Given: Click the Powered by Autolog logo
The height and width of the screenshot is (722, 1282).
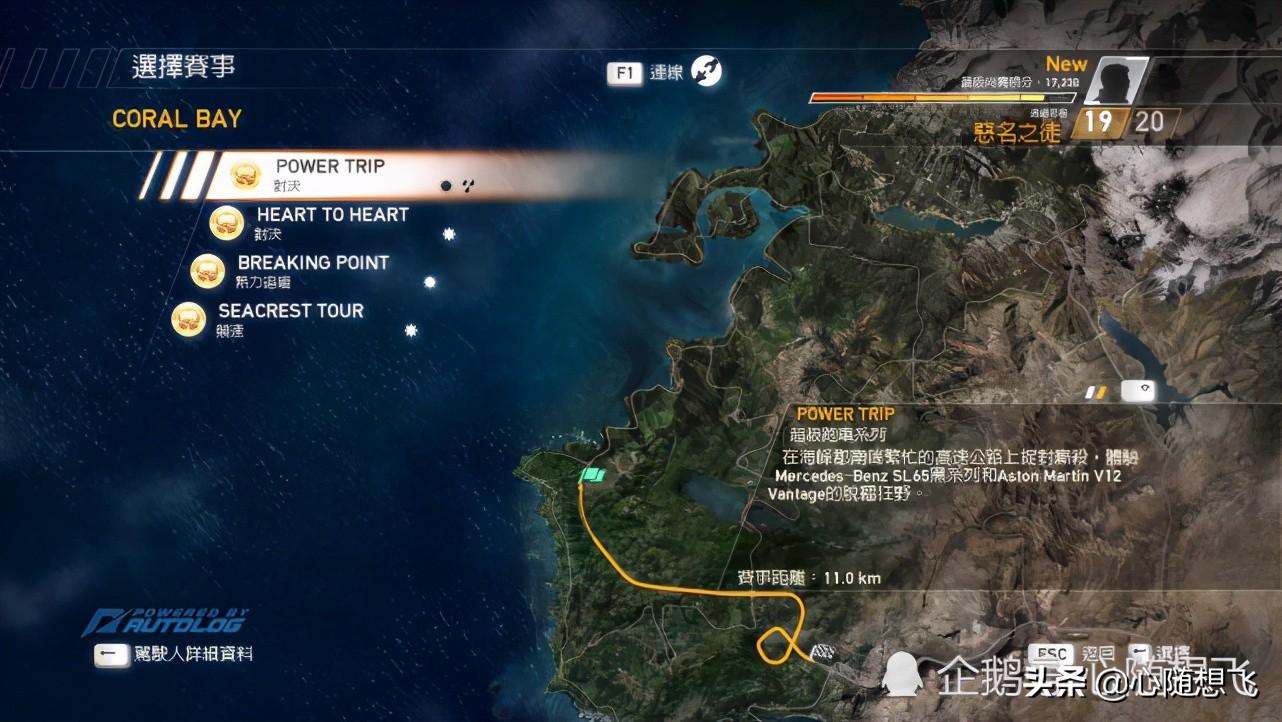Looking at the screenshot, I should 166,622.
